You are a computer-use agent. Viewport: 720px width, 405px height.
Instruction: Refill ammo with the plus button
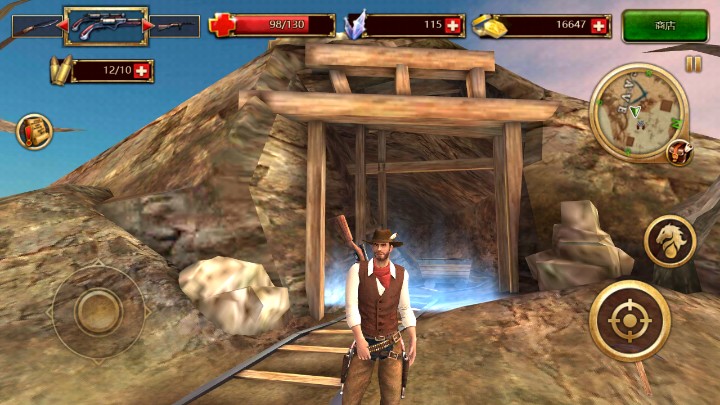click(x=141, y=70)
